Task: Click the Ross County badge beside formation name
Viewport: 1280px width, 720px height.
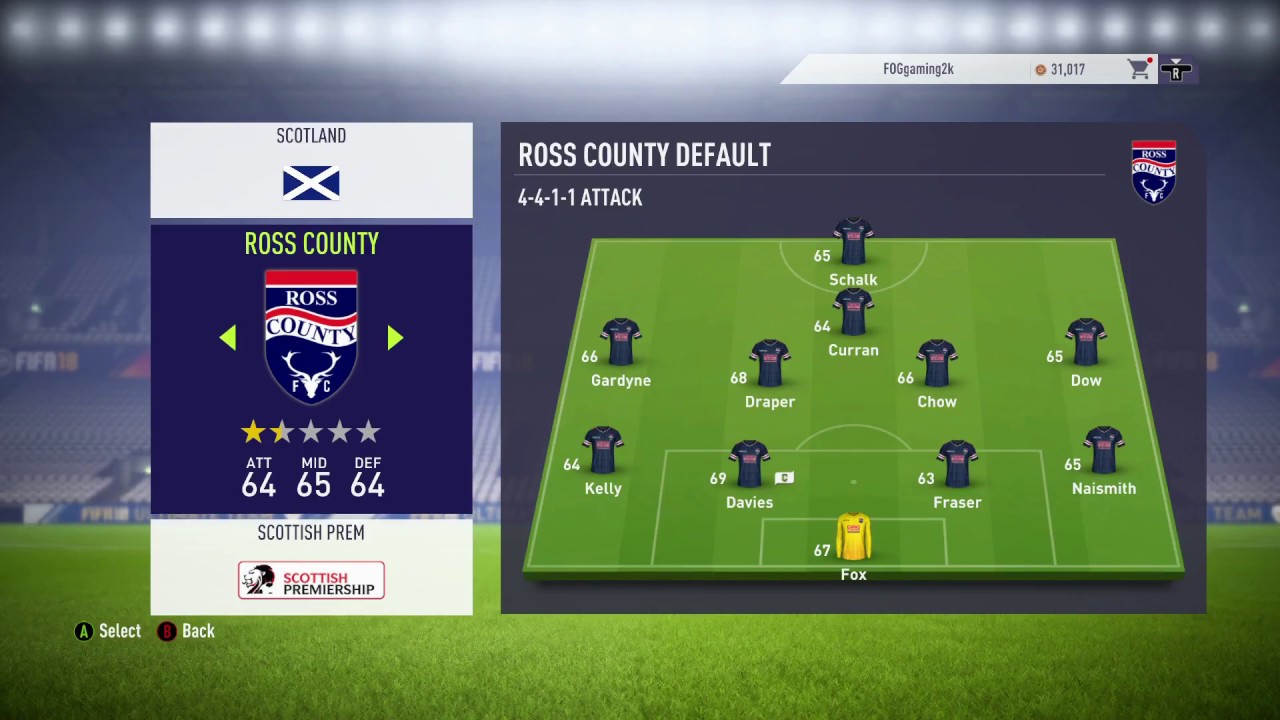Action: (1154, 172)
